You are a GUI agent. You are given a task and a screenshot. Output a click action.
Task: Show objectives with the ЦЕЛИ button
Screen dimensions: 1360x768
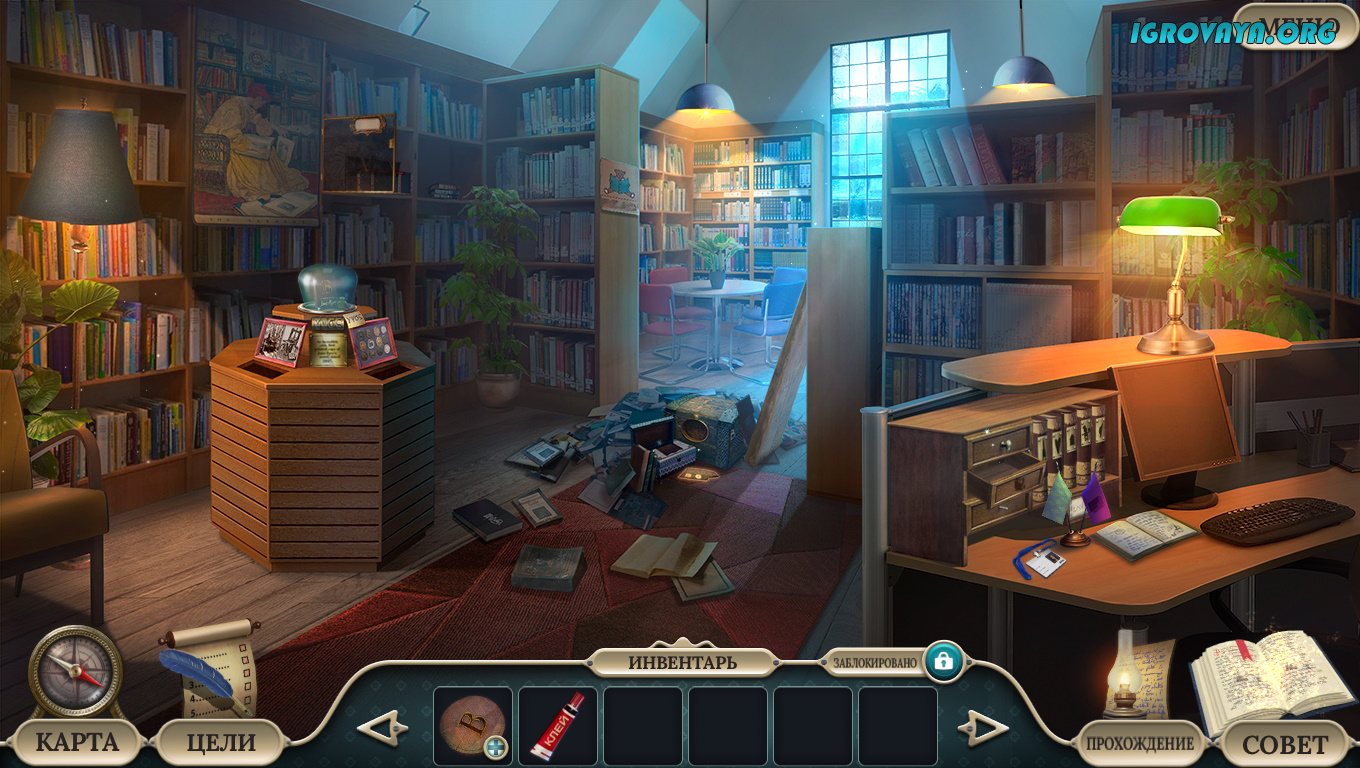(221, 742)
